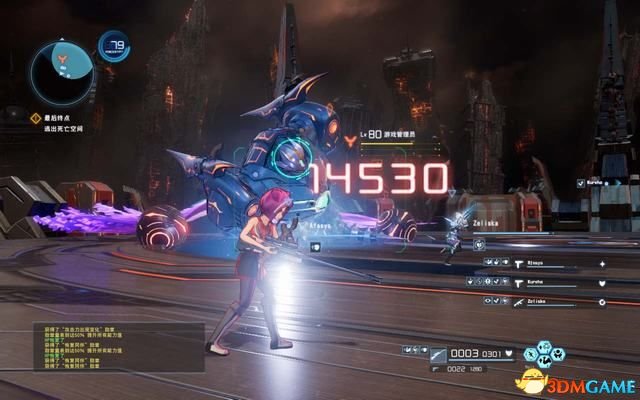This screenshot has height=400, width=640.
Task: Click the level 79 circular gauge
Action: (113, 46)
